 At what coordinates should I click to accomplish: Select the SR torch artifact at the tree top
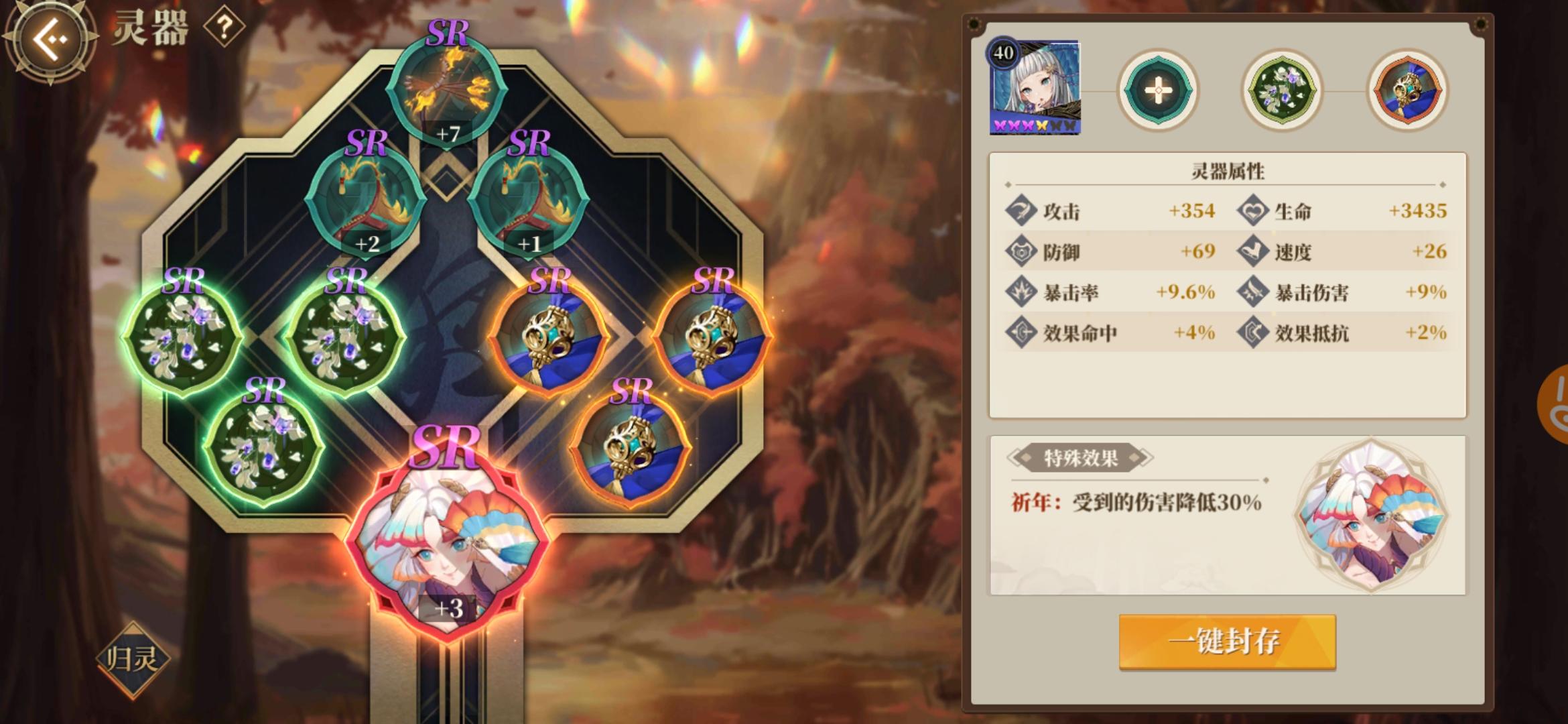coord(448,87)
